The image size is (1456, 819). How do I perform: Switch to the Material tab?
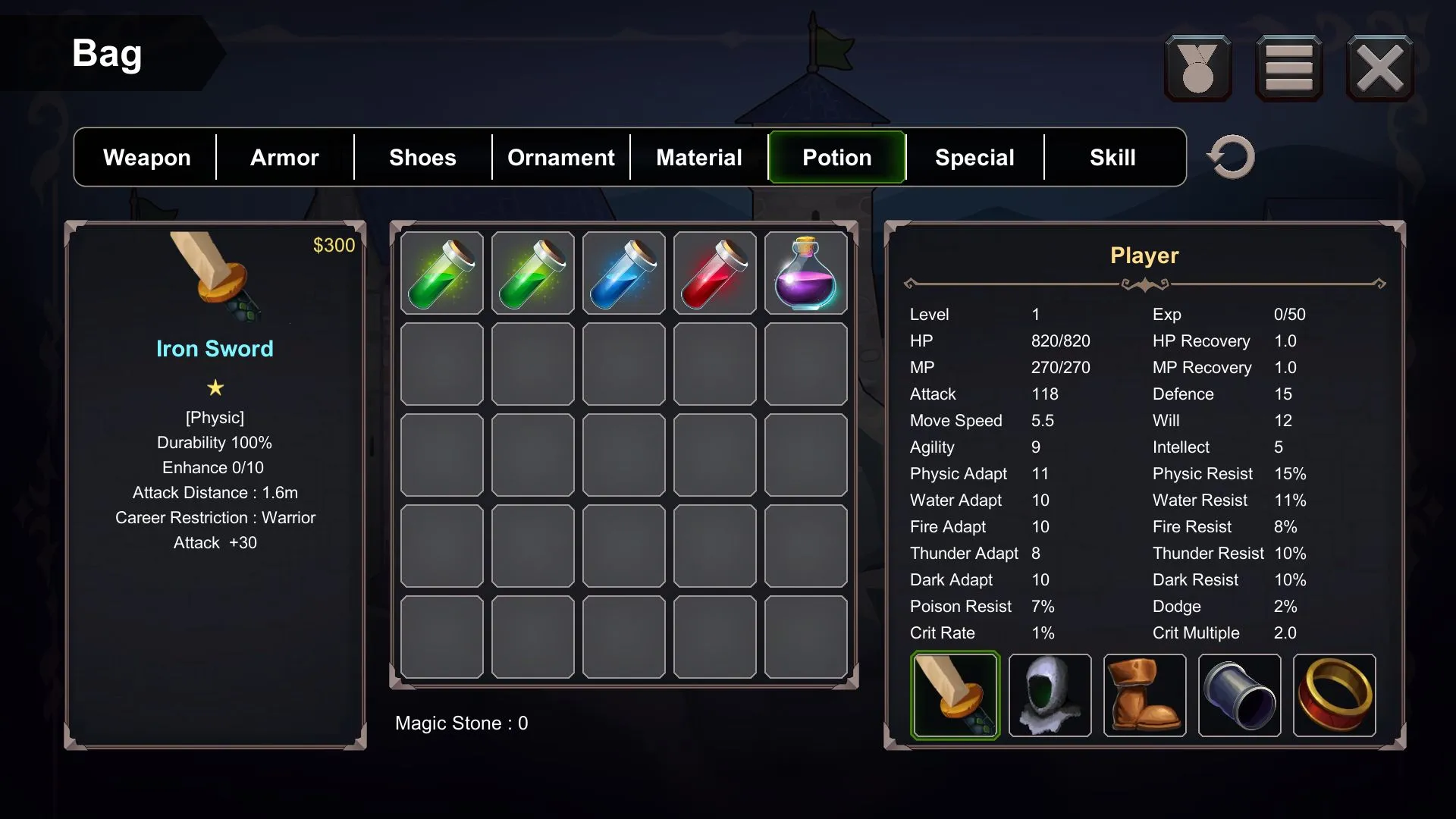tap(698, 157)
